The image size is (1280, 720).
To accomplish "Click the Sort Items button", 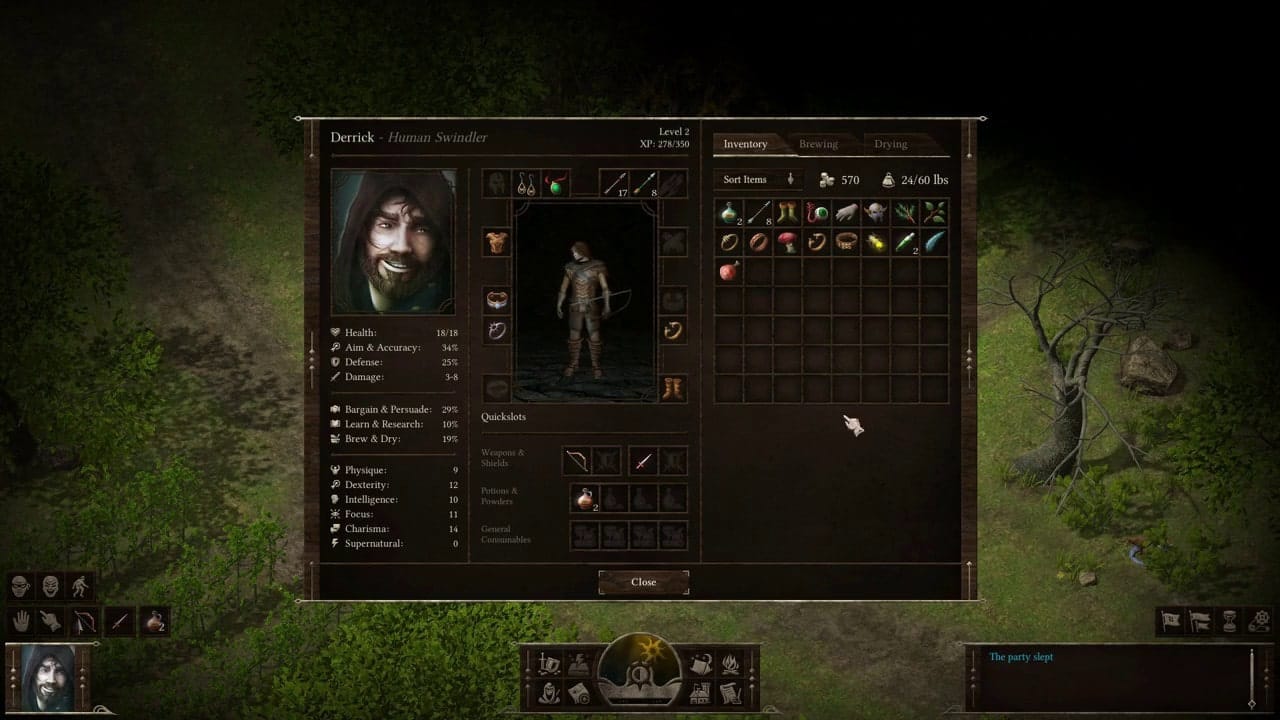I will [x=757, y=180].
